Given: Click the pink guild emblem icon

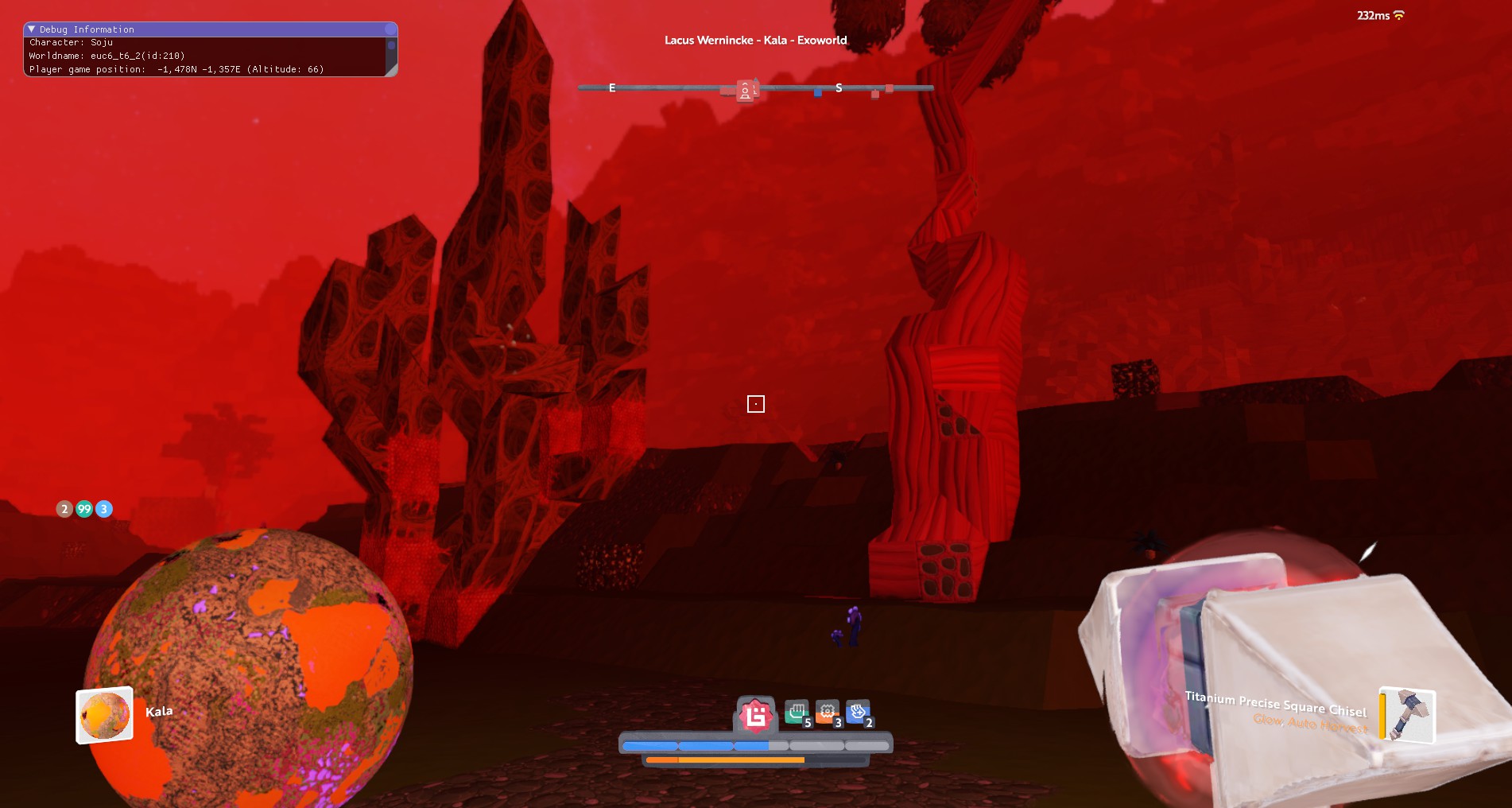Looking at the screenshot, I should click(755, 715).
